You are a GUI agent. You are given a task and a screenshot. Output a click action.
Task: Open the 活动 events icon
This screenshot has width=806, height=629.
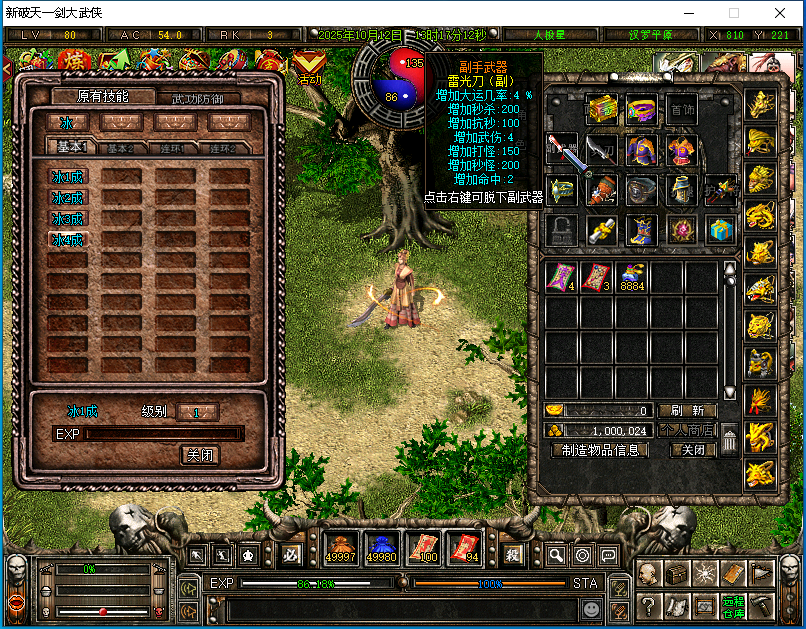(309, 66)
